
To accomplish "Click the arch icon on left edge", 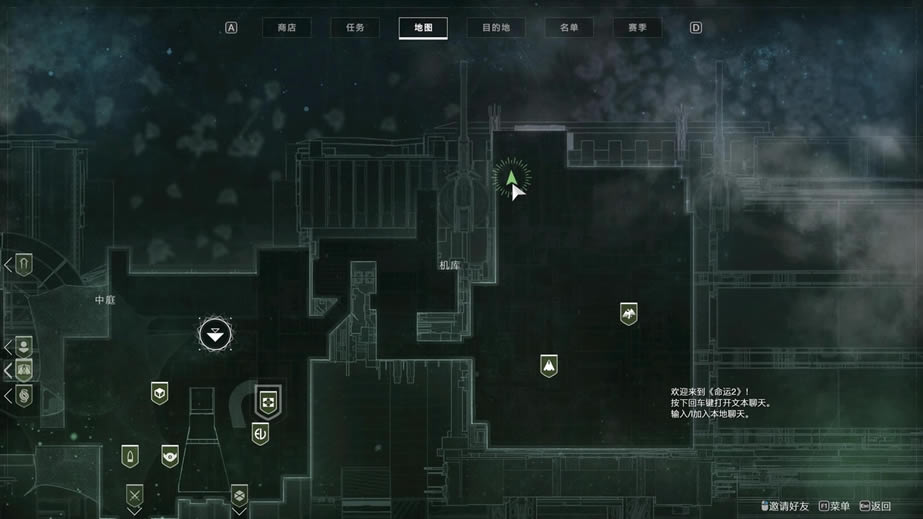I will tap(24, 264).
